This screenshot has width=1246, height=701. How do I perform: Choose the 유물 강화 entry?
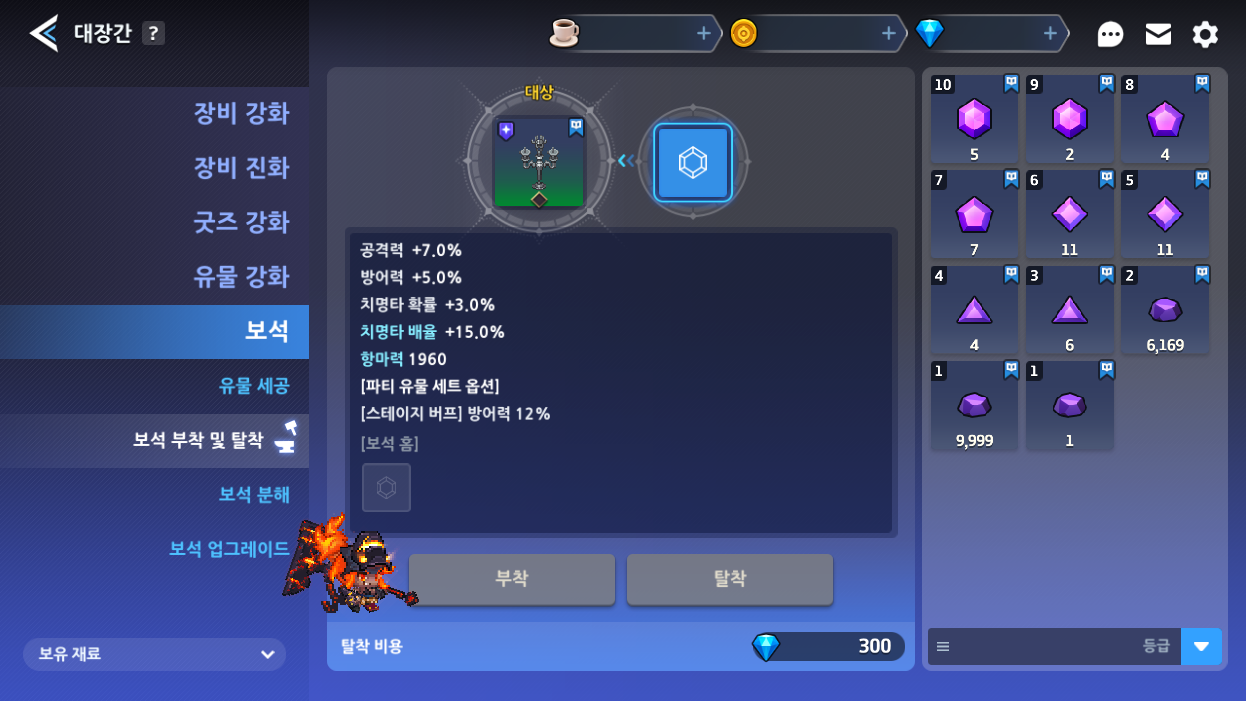click(241, 277)
